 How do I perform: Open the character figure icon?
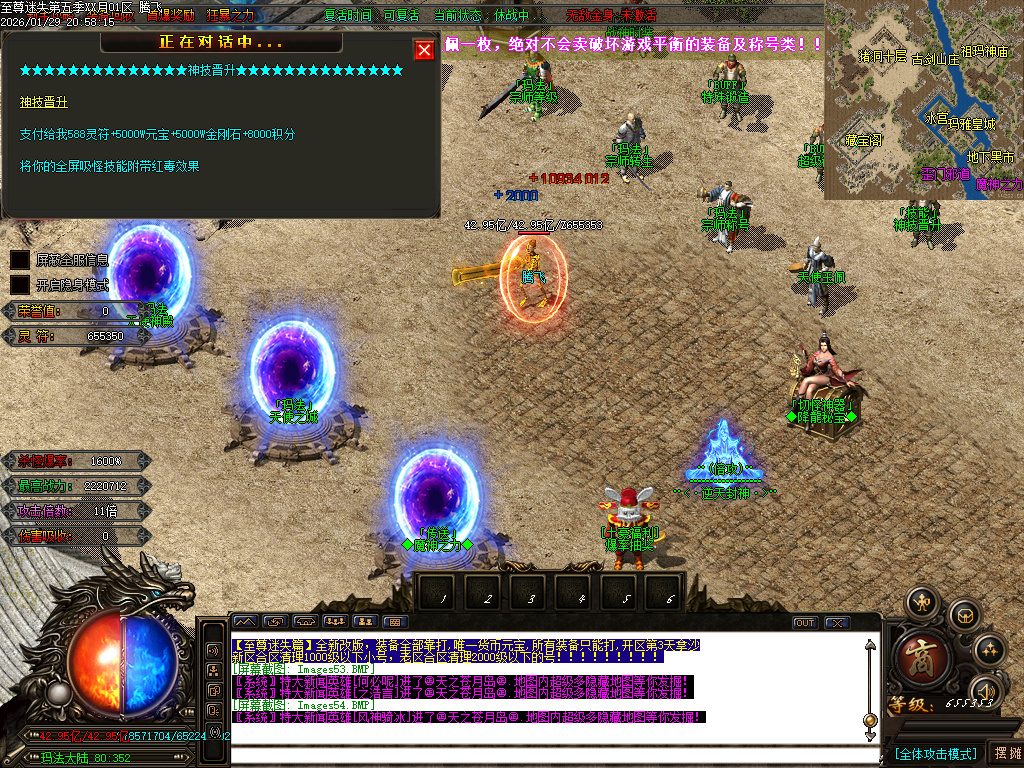pos(920,602)
